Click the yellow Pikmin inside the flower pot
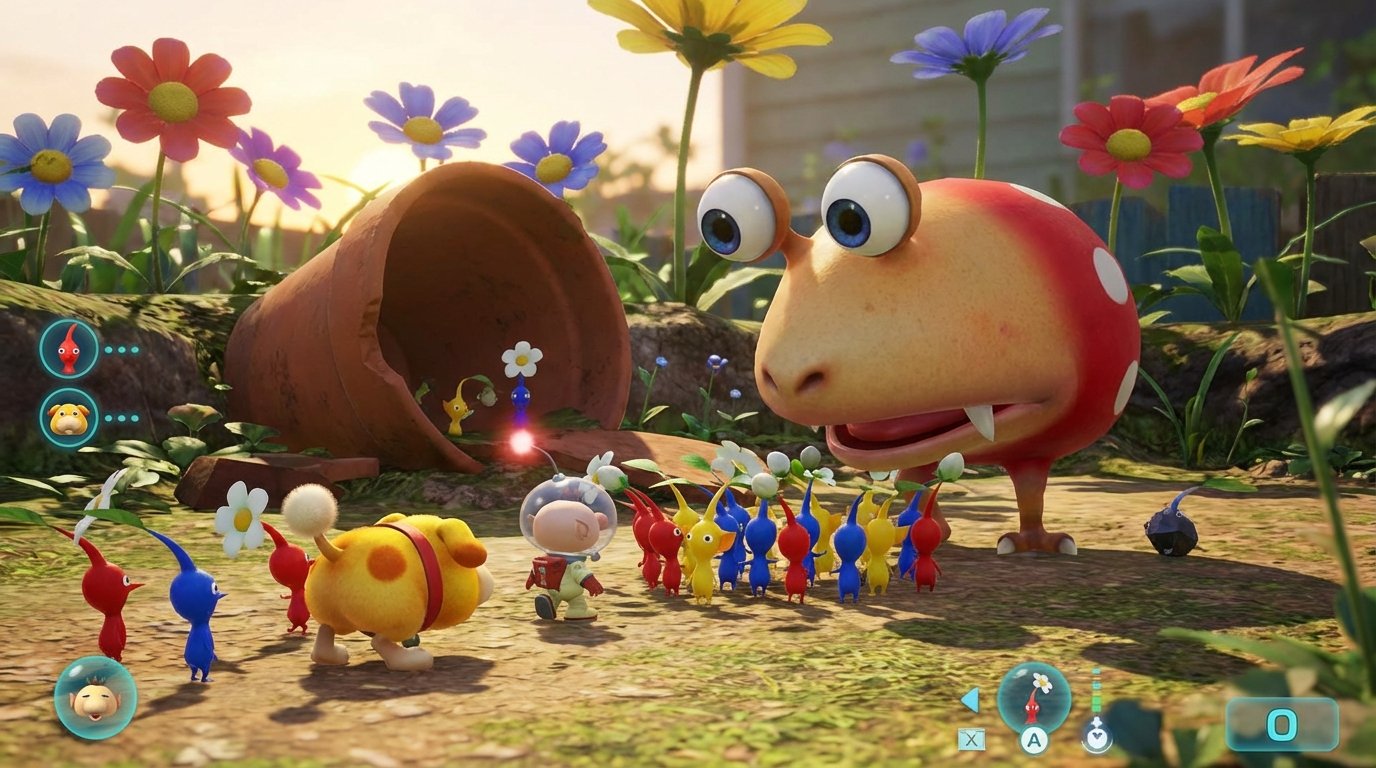 (x=455, y=410)
